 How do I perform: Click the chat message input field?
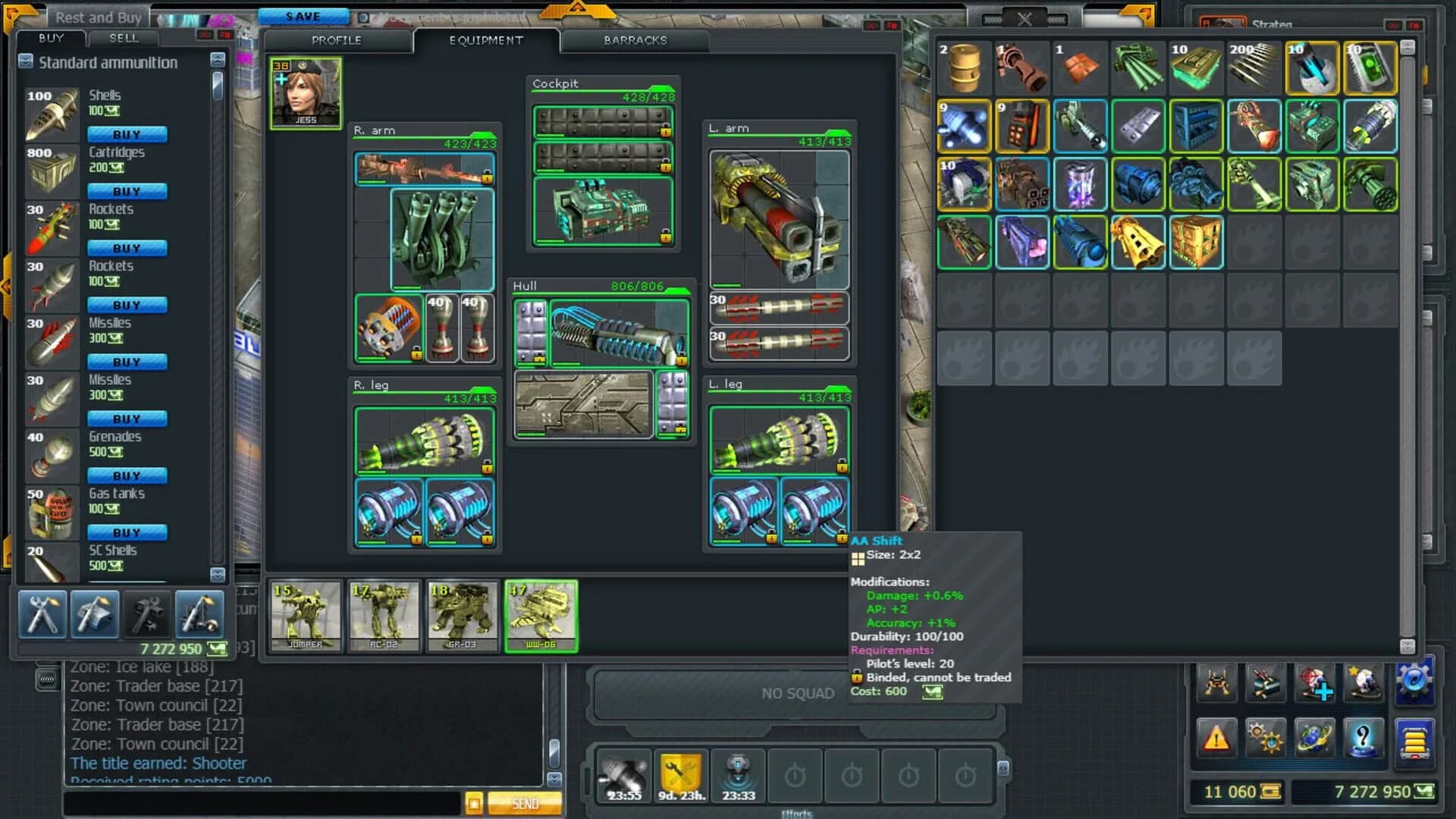(258, 802)
